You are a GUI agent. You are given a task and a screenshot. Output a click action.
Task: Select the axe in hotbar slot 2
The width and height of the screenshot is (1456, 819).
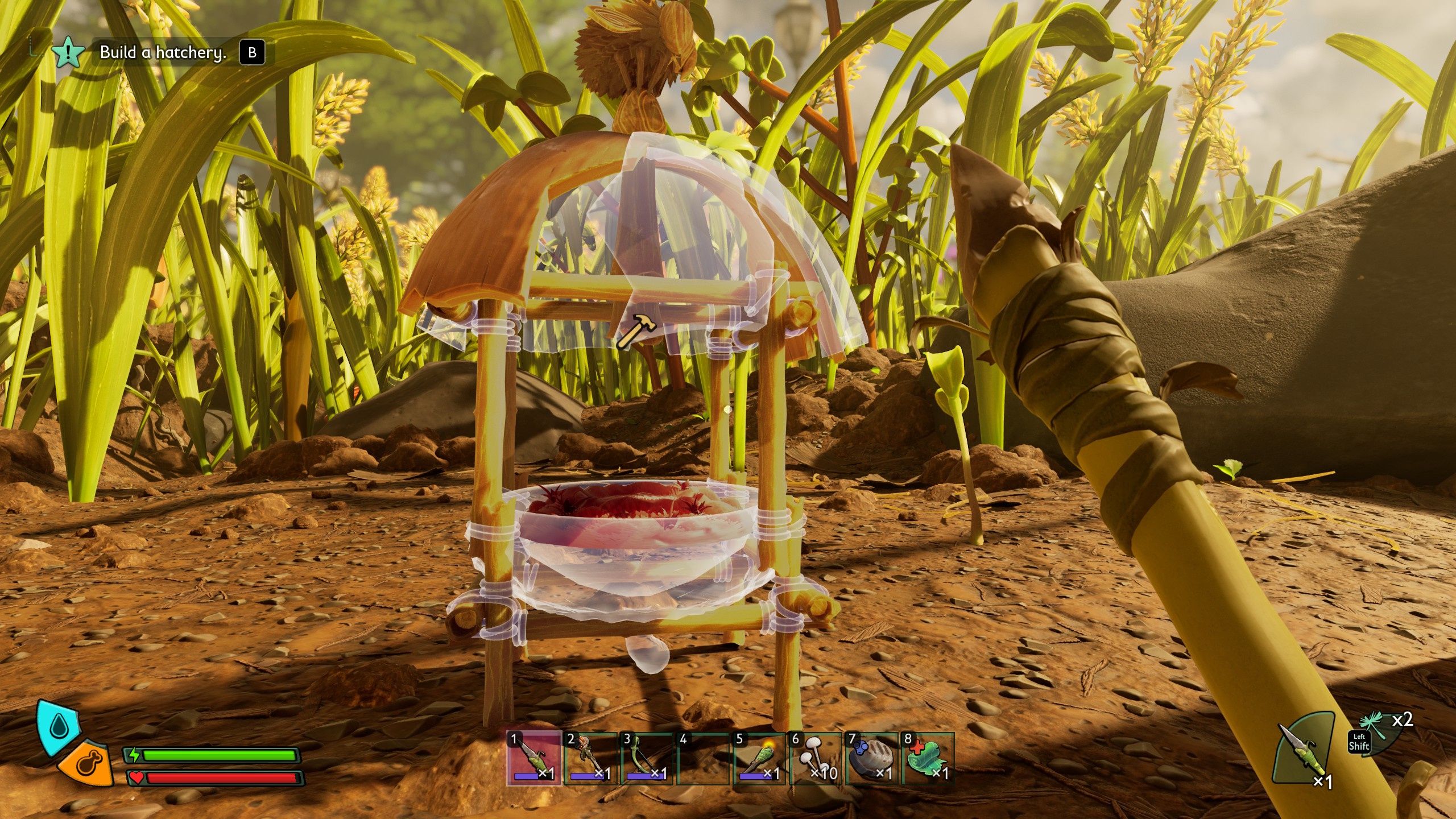(x=590, y=758)
